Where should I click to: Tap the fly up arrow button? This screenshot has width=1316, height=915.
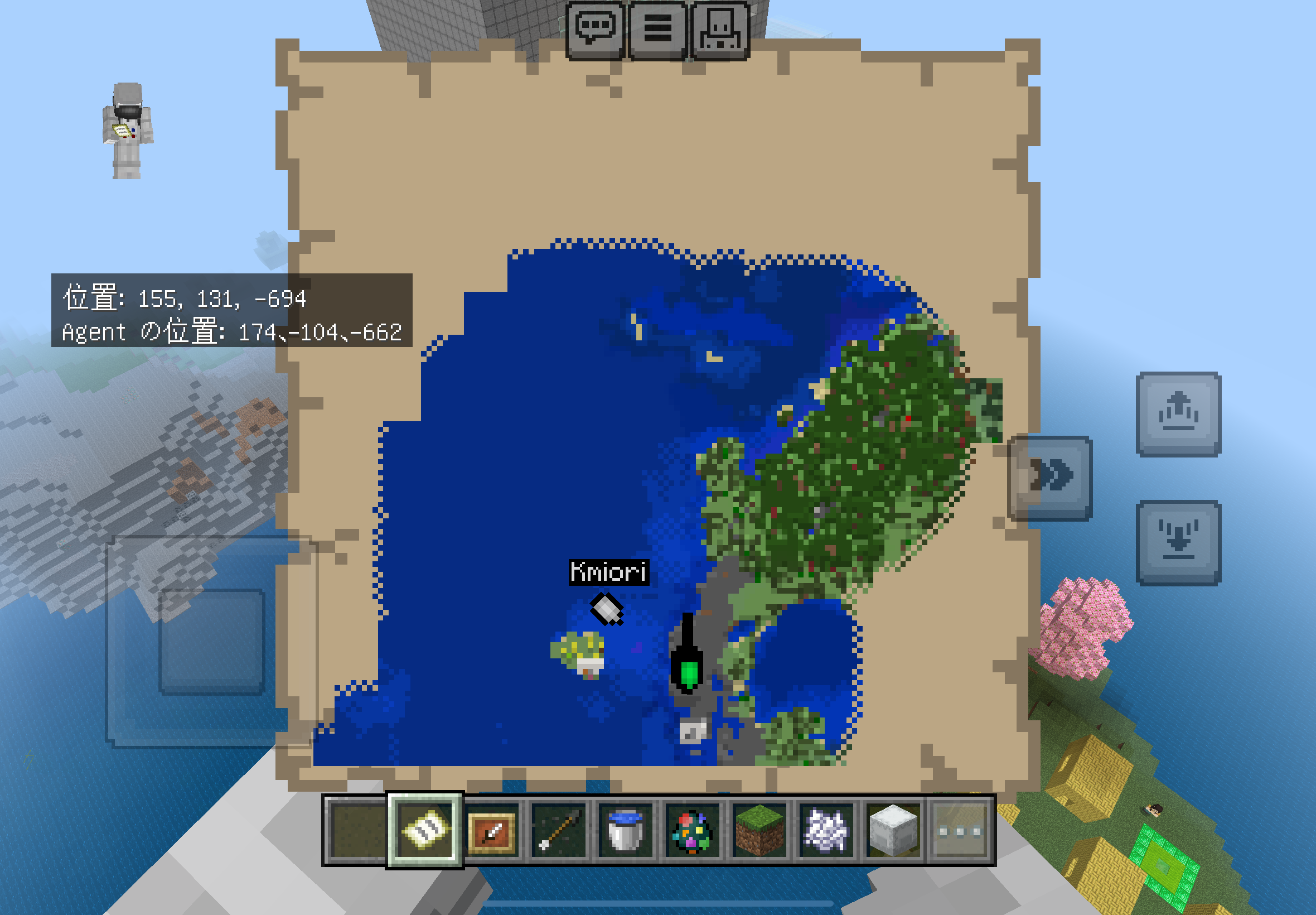1178,414
